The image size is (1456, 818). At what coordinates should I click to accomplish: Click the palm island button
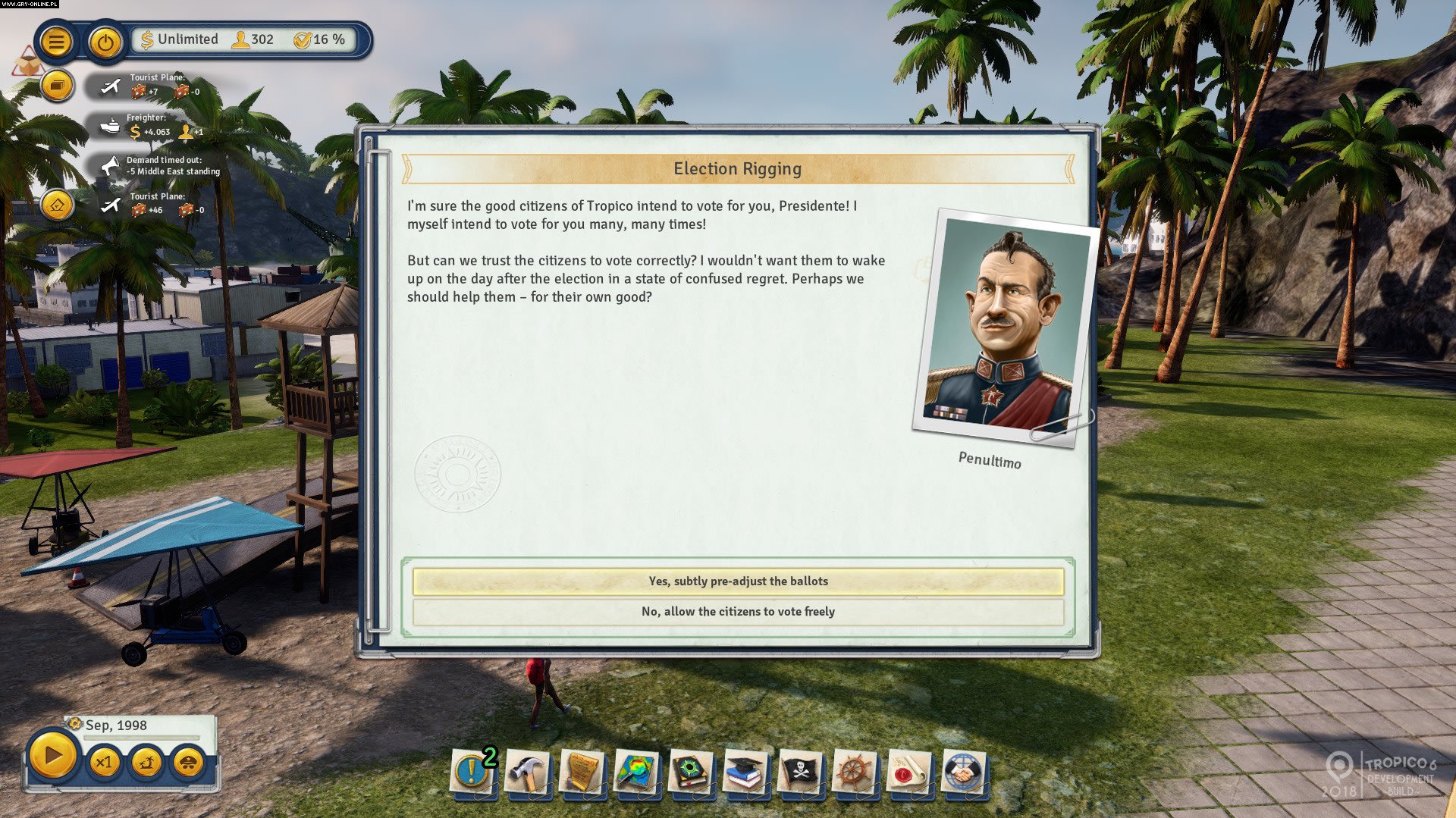146,761
